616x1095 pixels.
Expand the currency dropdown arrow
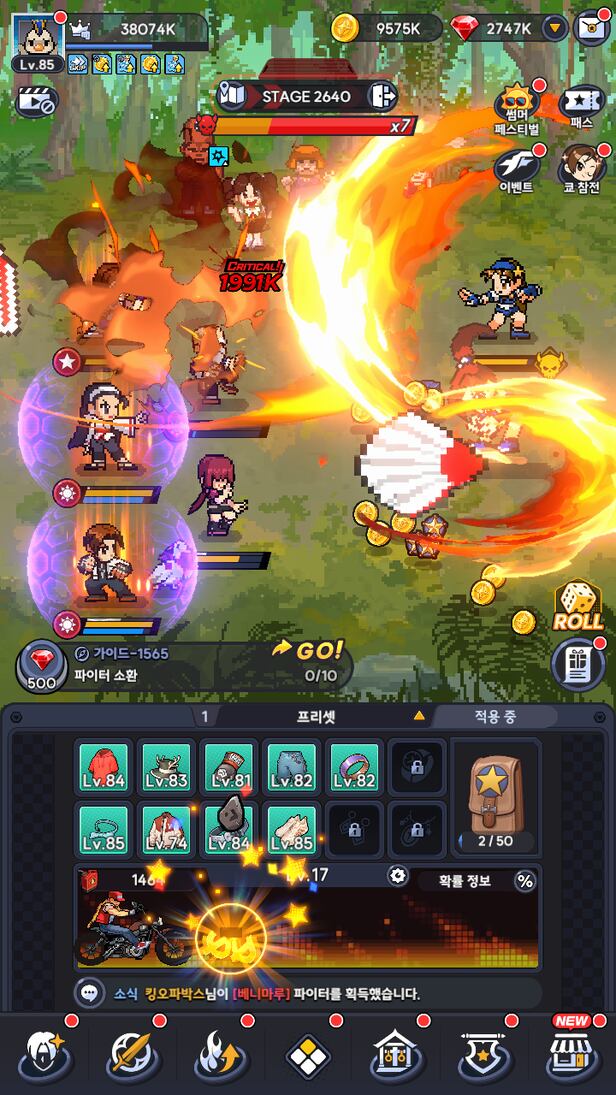click(x=554, y=28)
